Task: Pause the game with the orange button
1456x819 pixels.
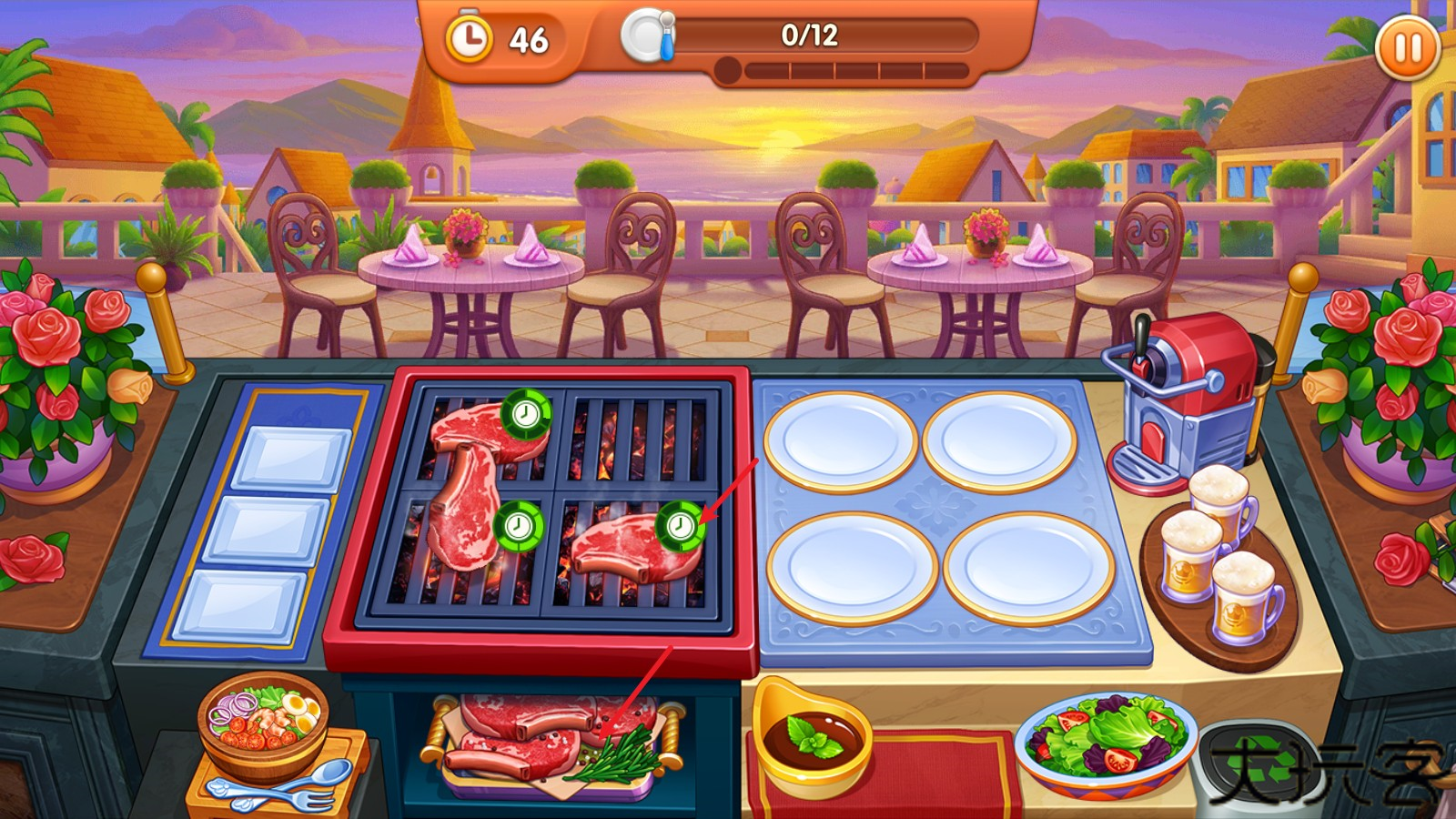Action: coord(1407,47)
